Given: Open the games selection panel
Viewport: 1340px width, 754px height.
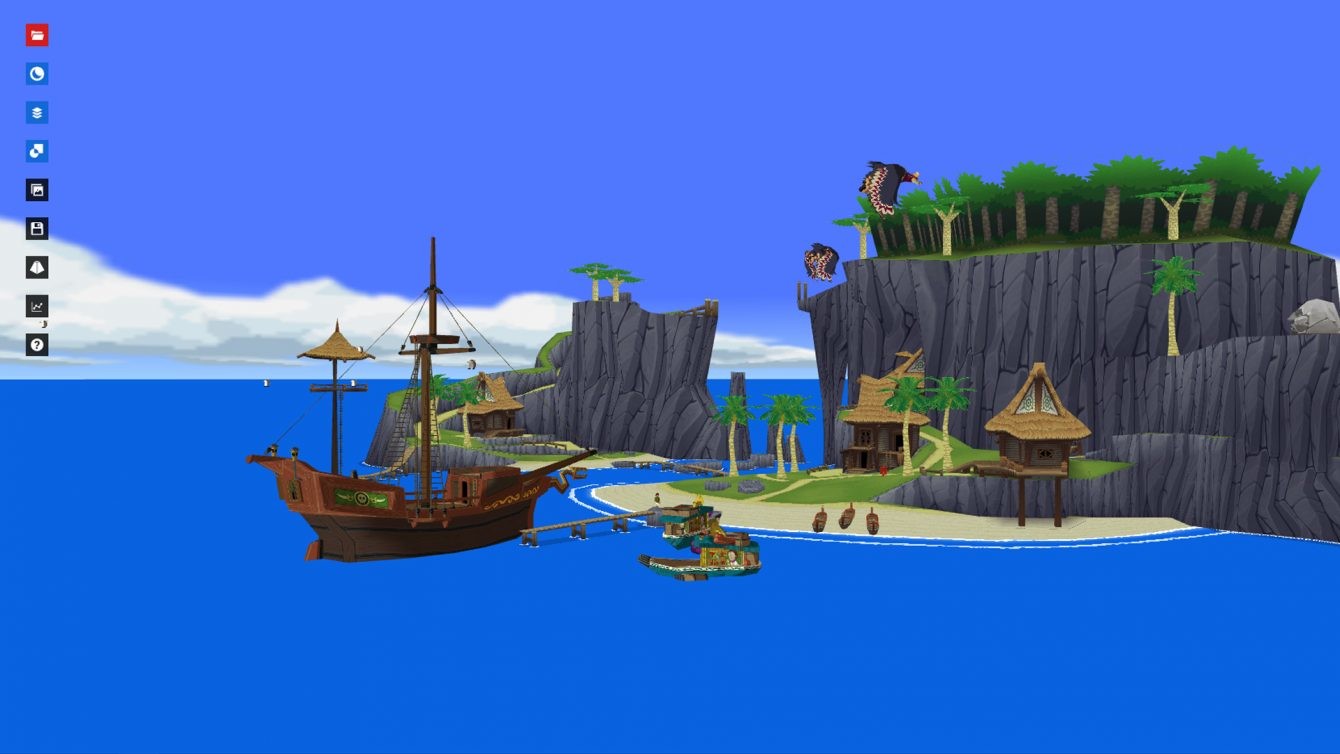Looking at the screenshot, I should click(x=37, y=35).
